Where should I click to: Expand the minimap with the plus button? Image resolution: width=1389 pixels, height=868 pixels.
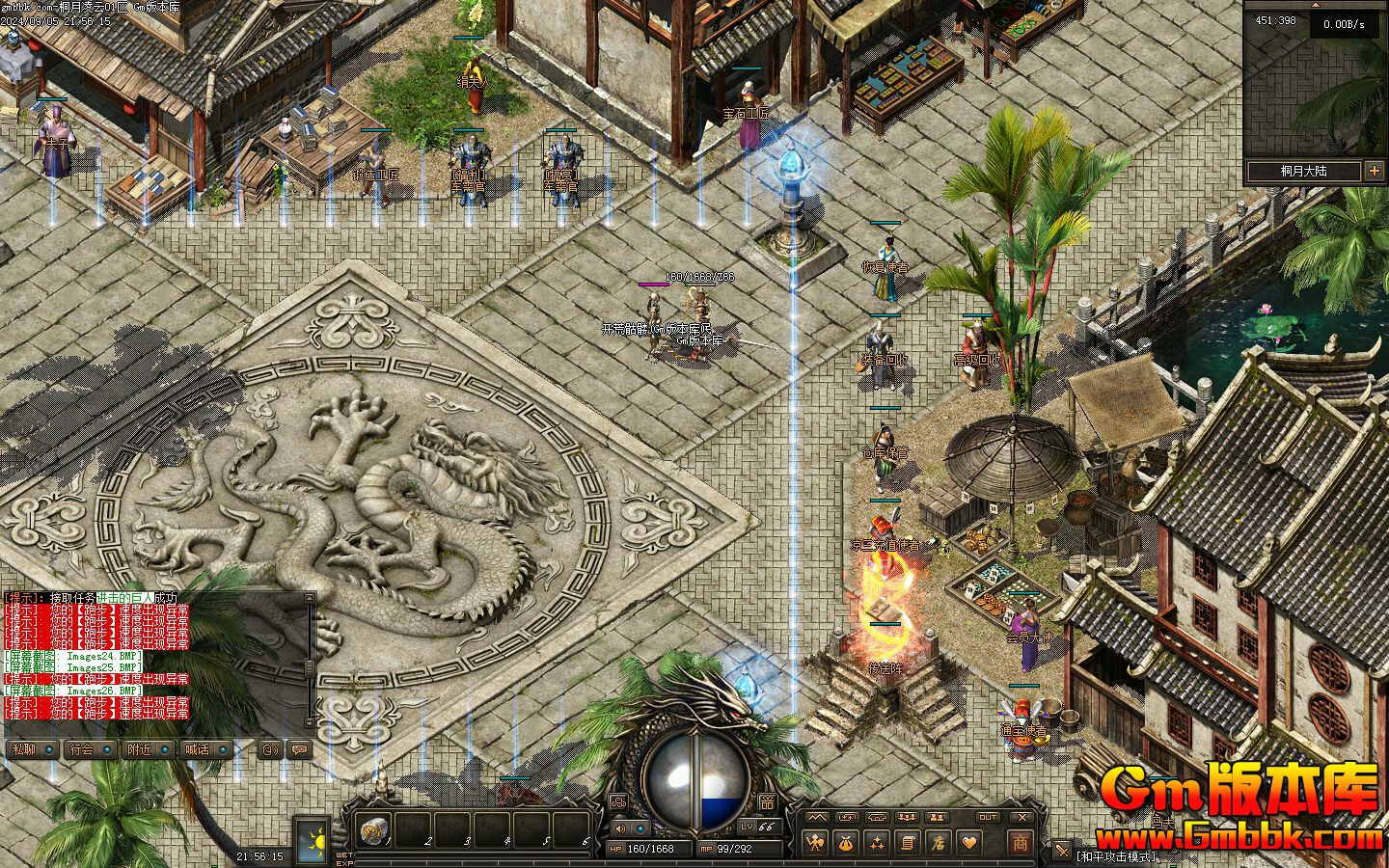pyautogui.click(x=1374, y=172)
